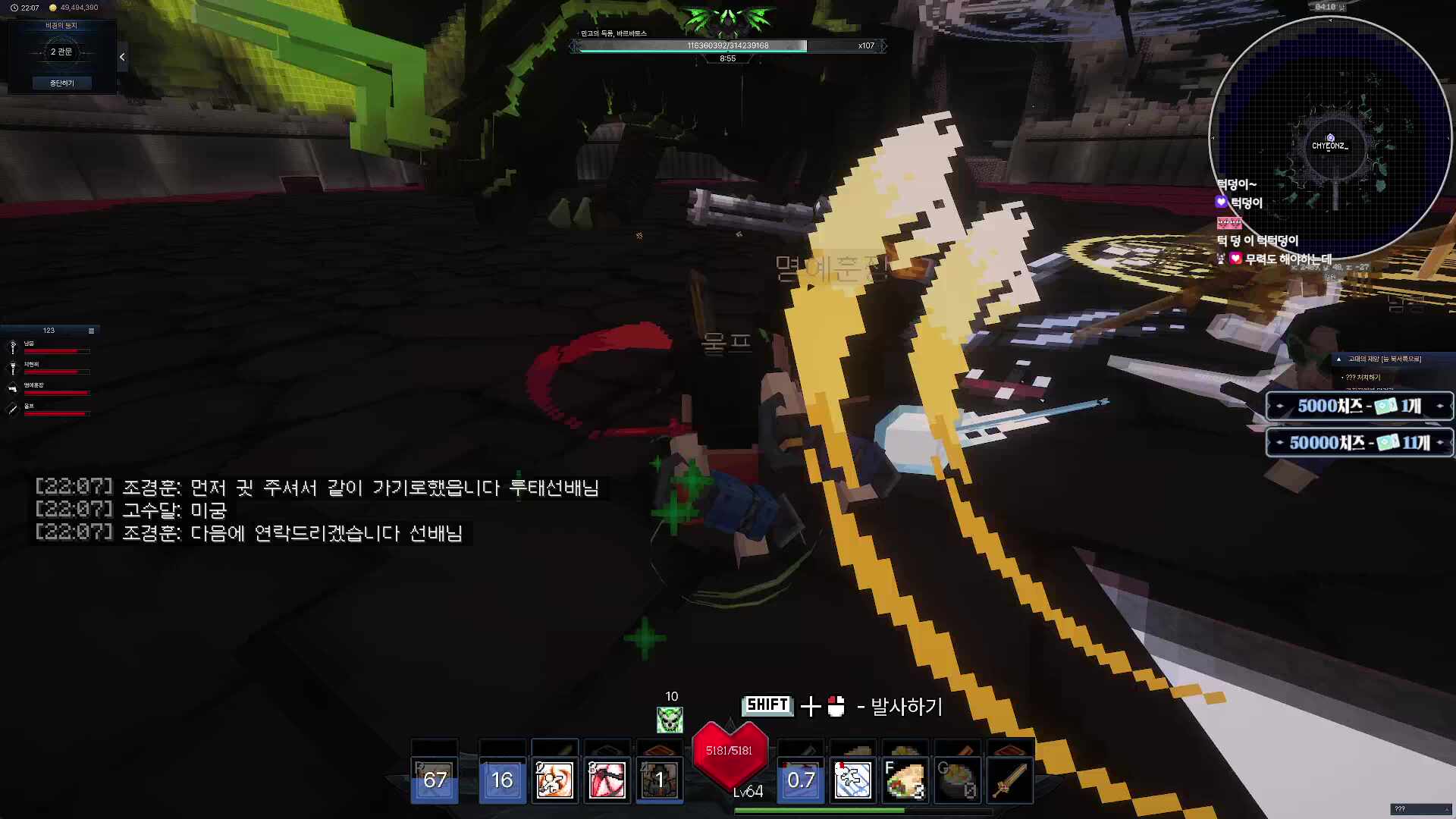Open the circular minimap
1456x819 pixels.
point(1329,136)
